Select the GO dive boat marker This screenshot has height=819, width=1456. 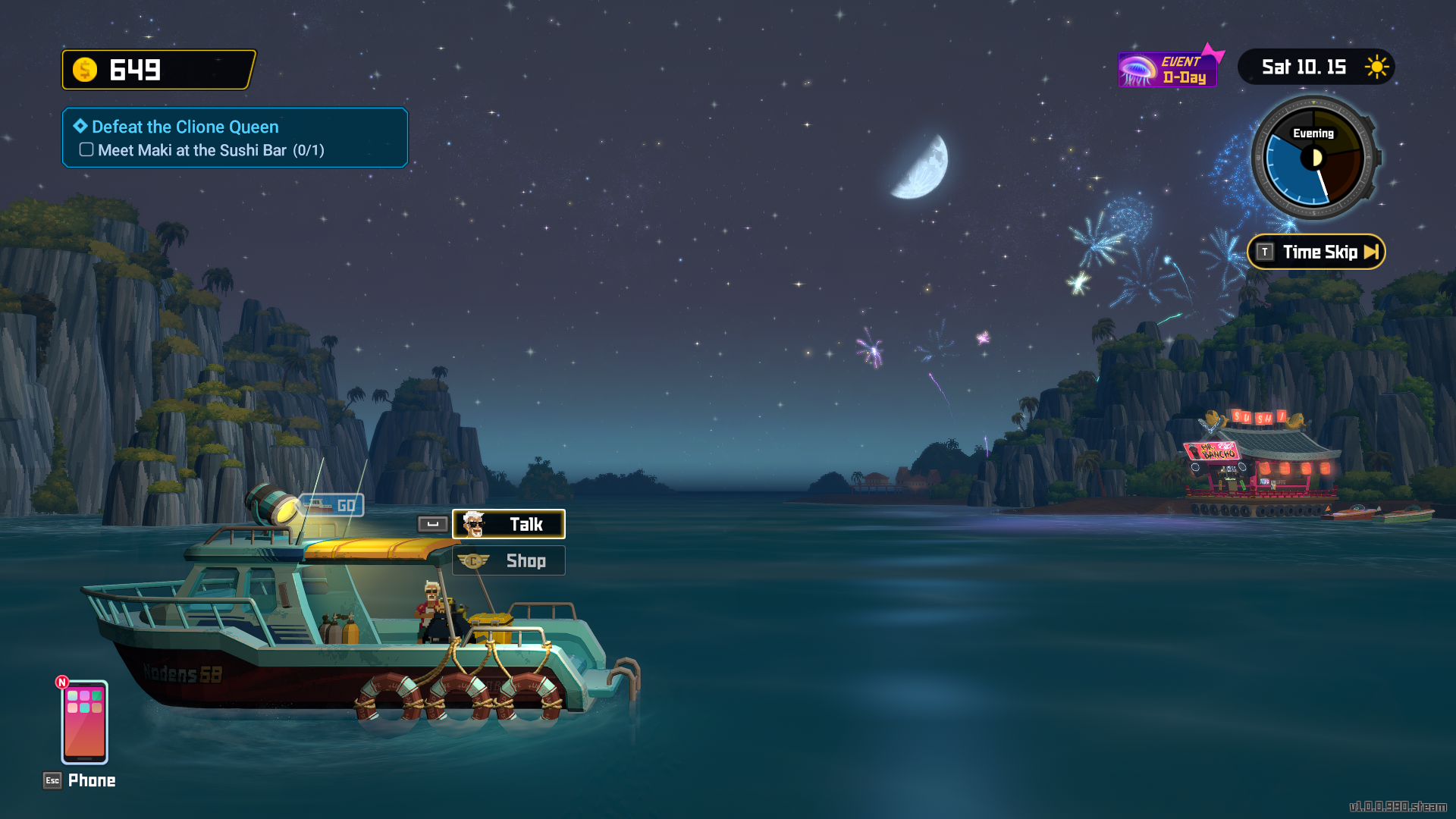point(332,505)
